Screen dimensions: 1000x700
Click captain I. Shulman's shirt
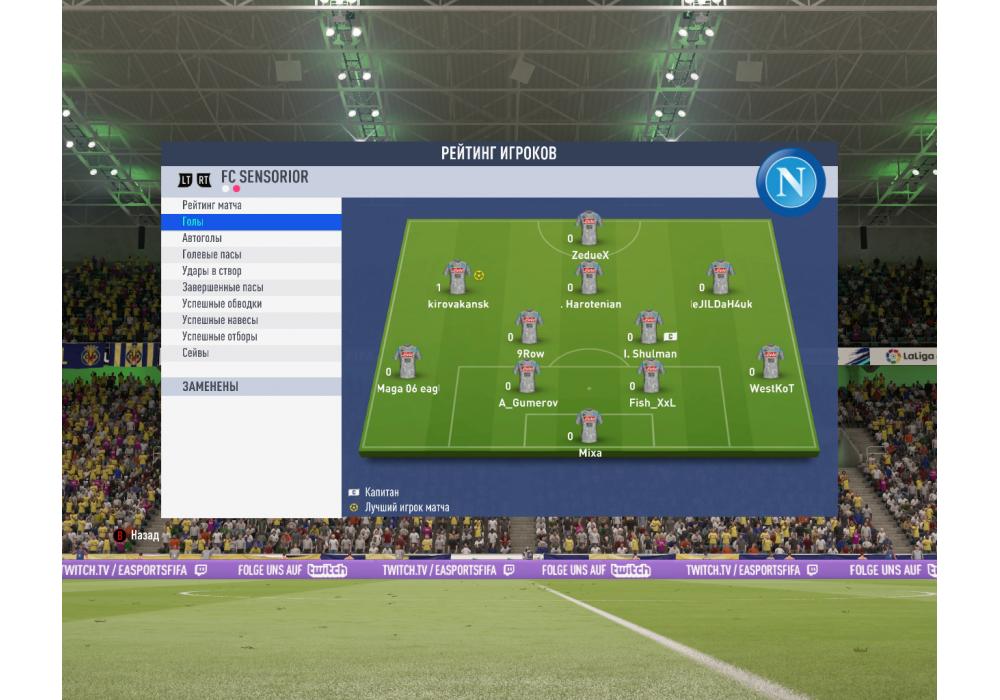[x=649, y=328]
